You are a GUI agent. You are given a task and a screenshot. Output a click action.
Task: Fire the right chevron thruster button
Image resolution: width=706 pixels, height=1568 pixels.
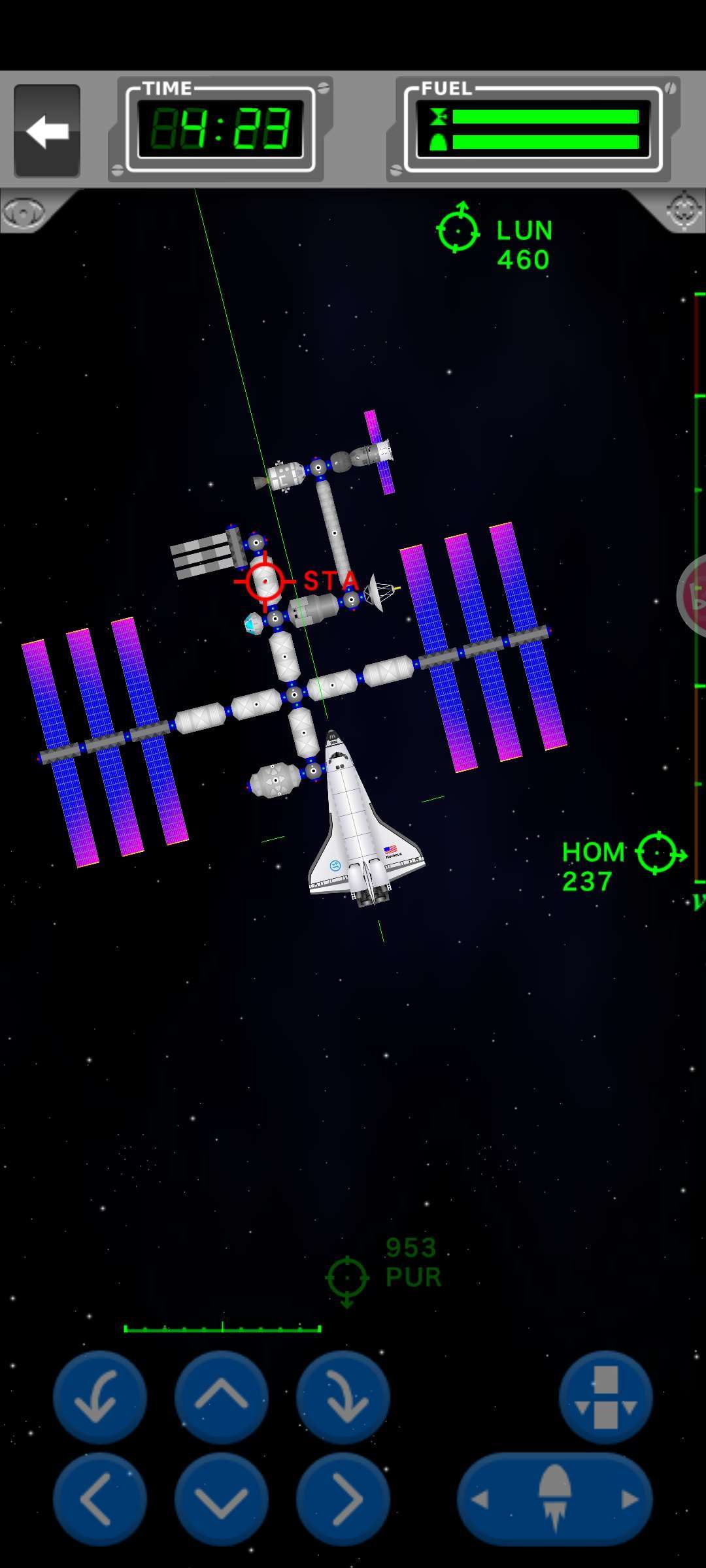[343, 1499]
